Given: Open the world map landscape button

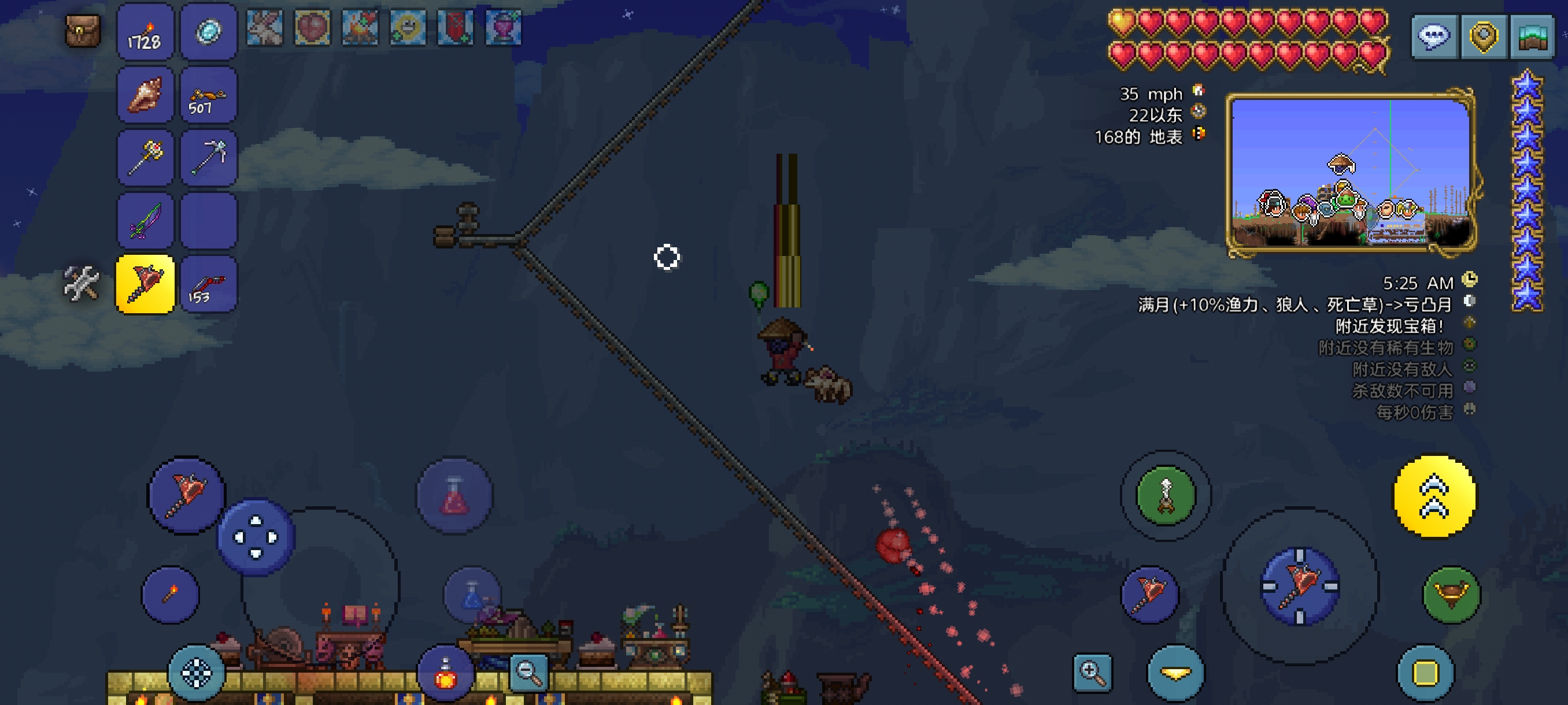Looking at the screenshot, I should tap(1532, 36).
